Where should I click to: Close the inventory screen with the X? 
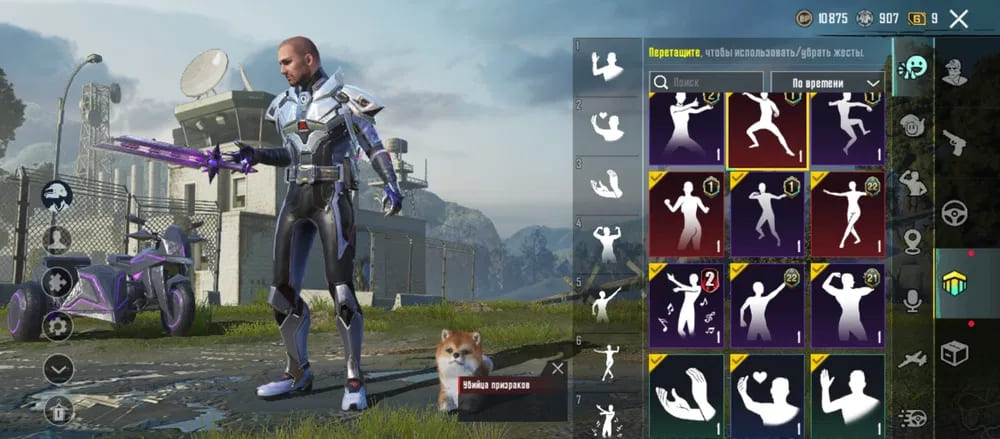click(x=959, y=18)
